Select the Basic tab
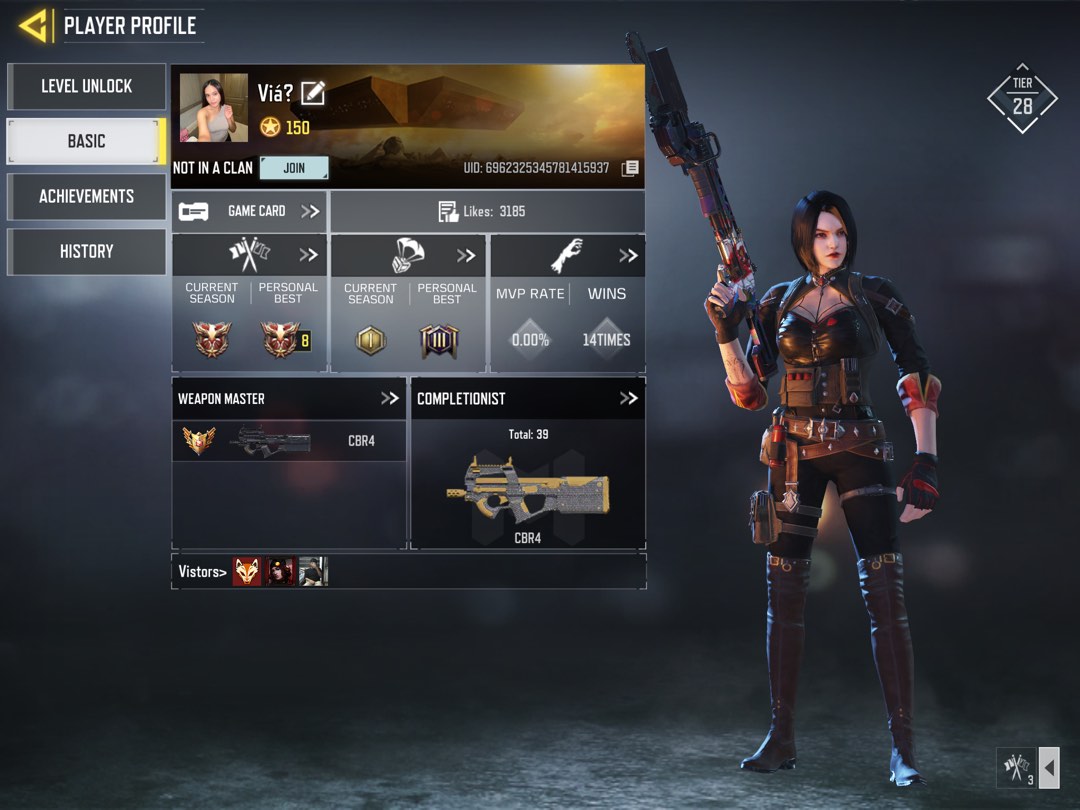The height and width of the screenshot is (810, 1080). coord(86,141)
